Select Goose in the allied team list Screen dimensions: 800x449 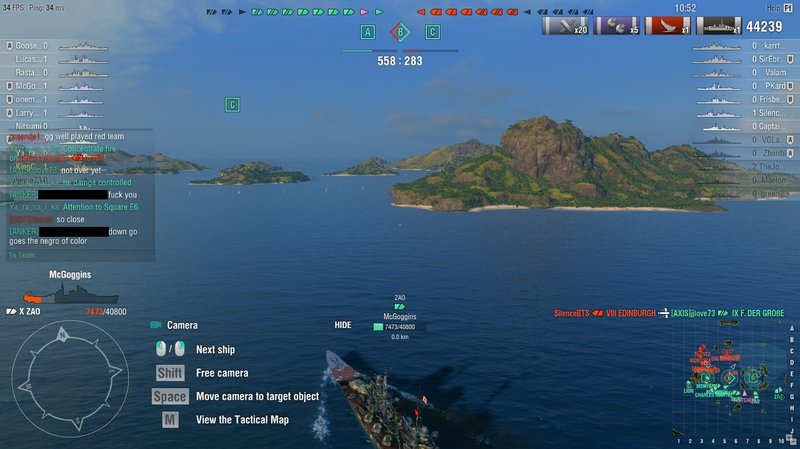tap(30, 46)
